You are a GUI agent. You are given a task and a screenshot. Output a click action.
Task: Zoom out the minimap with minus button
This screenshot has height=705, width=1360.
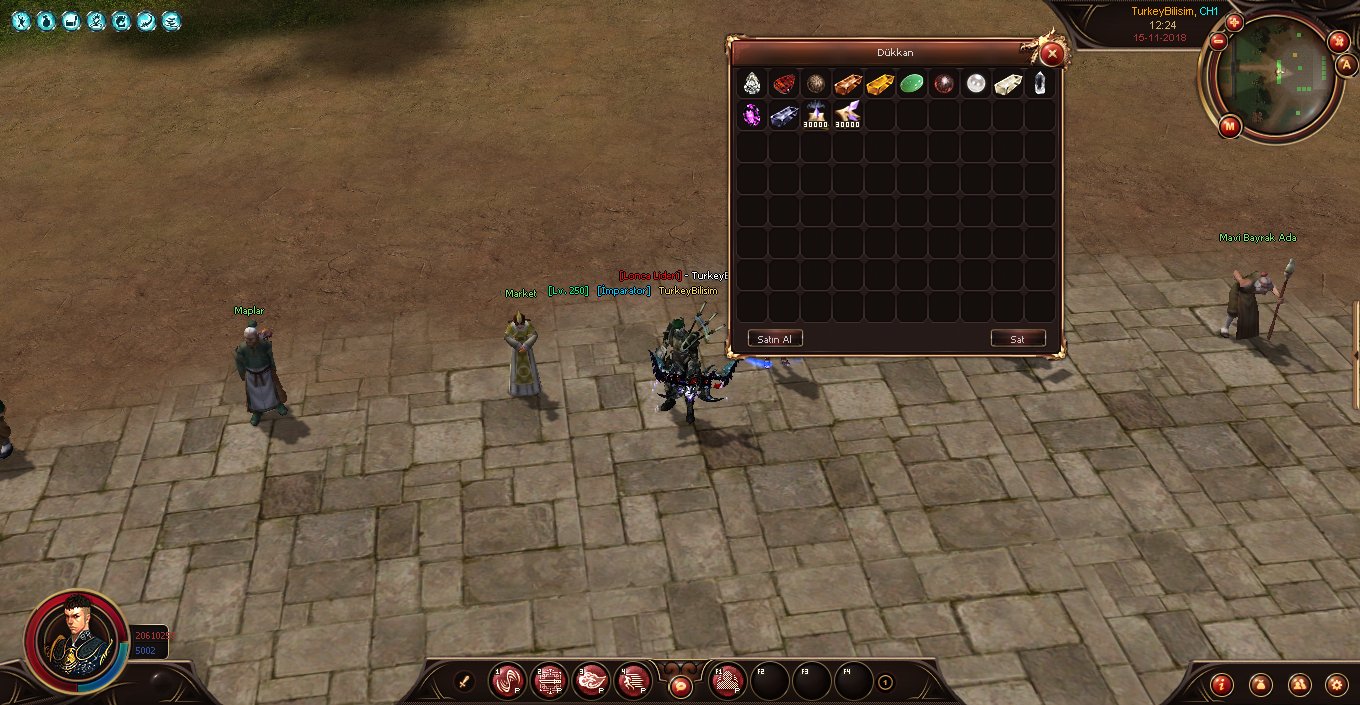[1218, 42]
